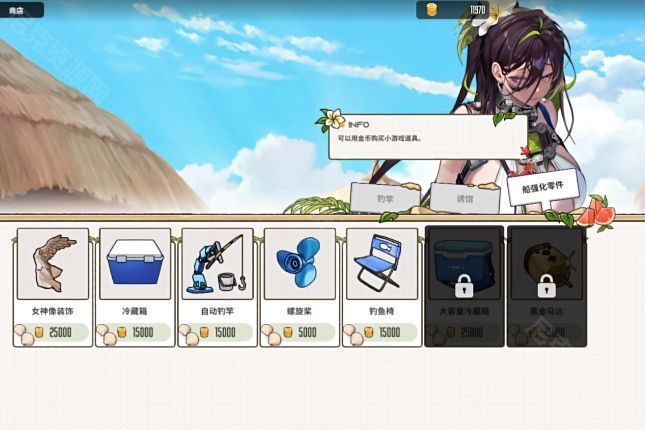Image resolution: width=645 pixels, height=430 pixels.
Task: Click the locked 黑金马达 motor item
Action: [546, 286]
